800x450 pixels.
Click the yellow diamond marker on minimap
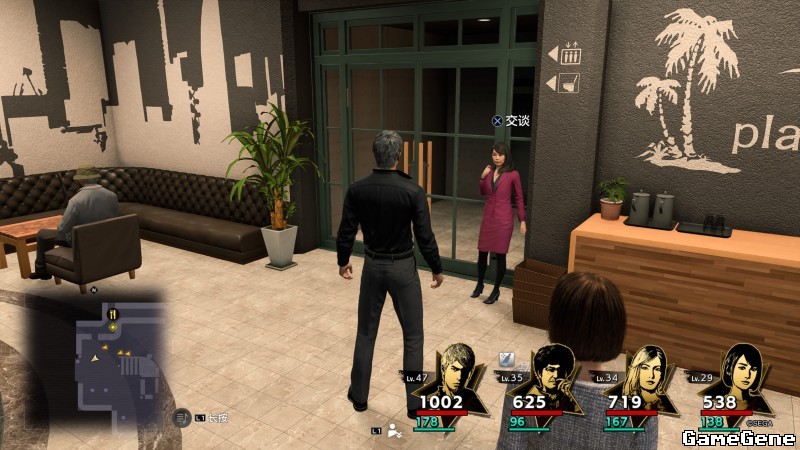(x=114, y=325)
